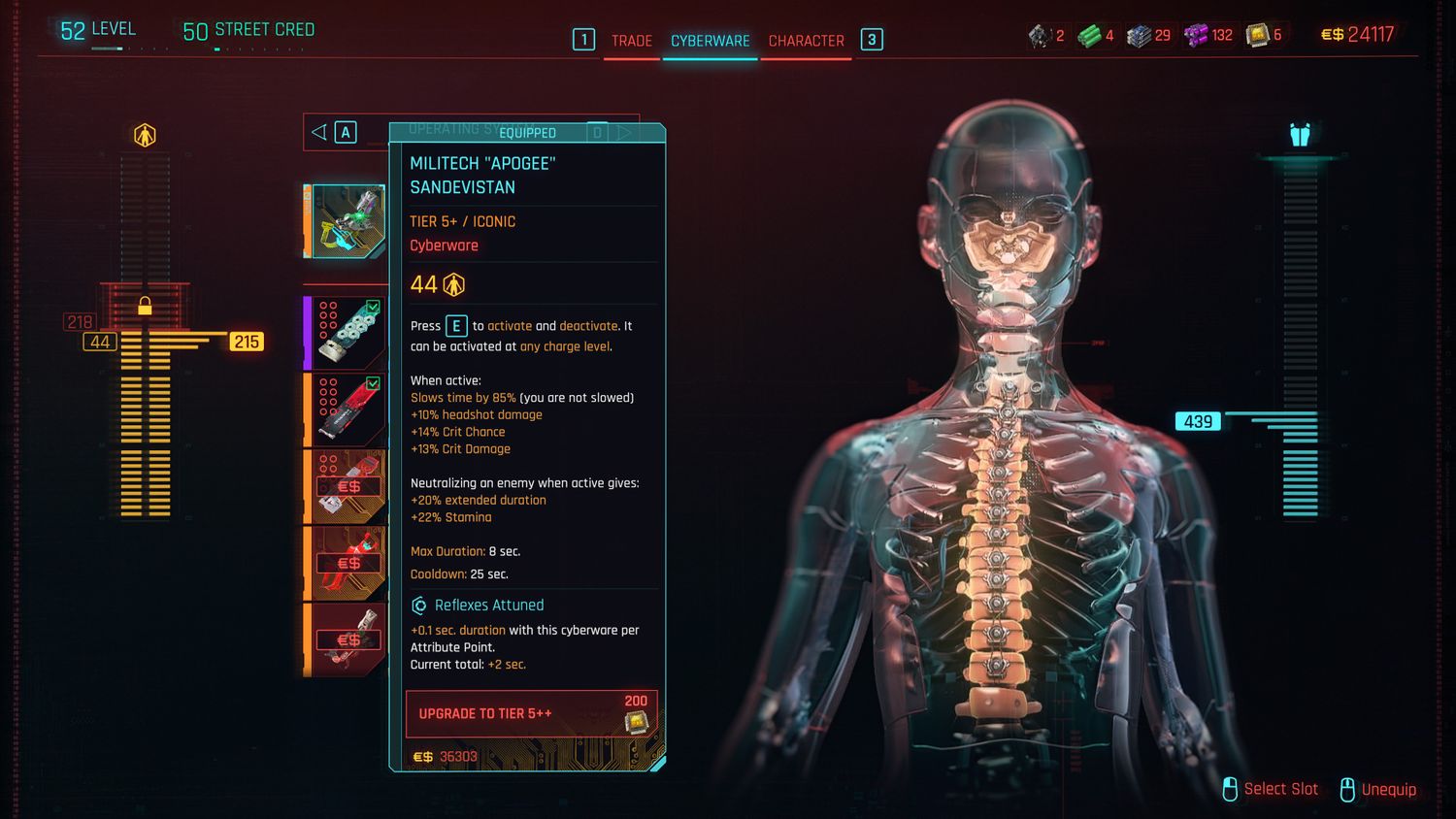Viewport: 1456px width, 819px height.
Task: Pick the owned red chip cyberware item
Action: (x=347, y=409)
